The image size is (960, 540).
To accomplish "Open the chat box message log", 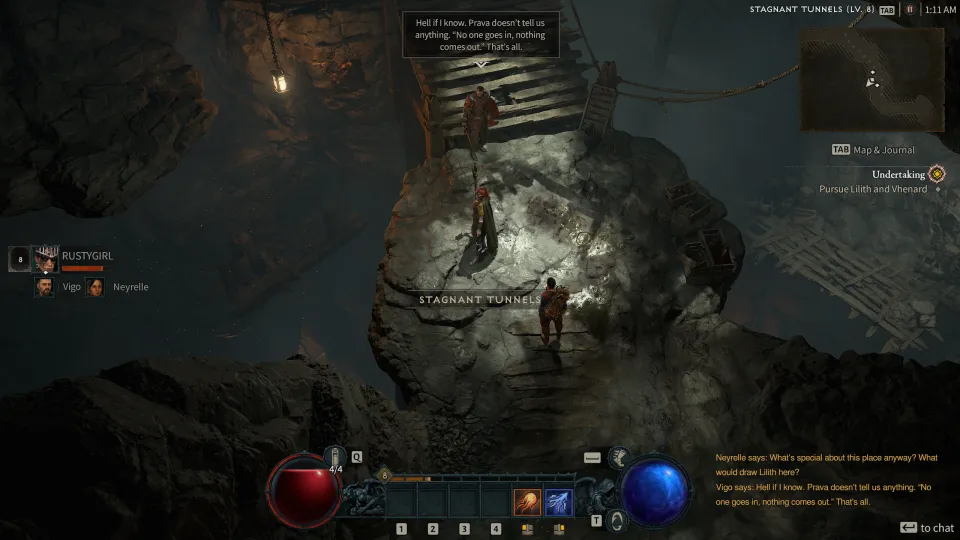I will click(827, 479).
